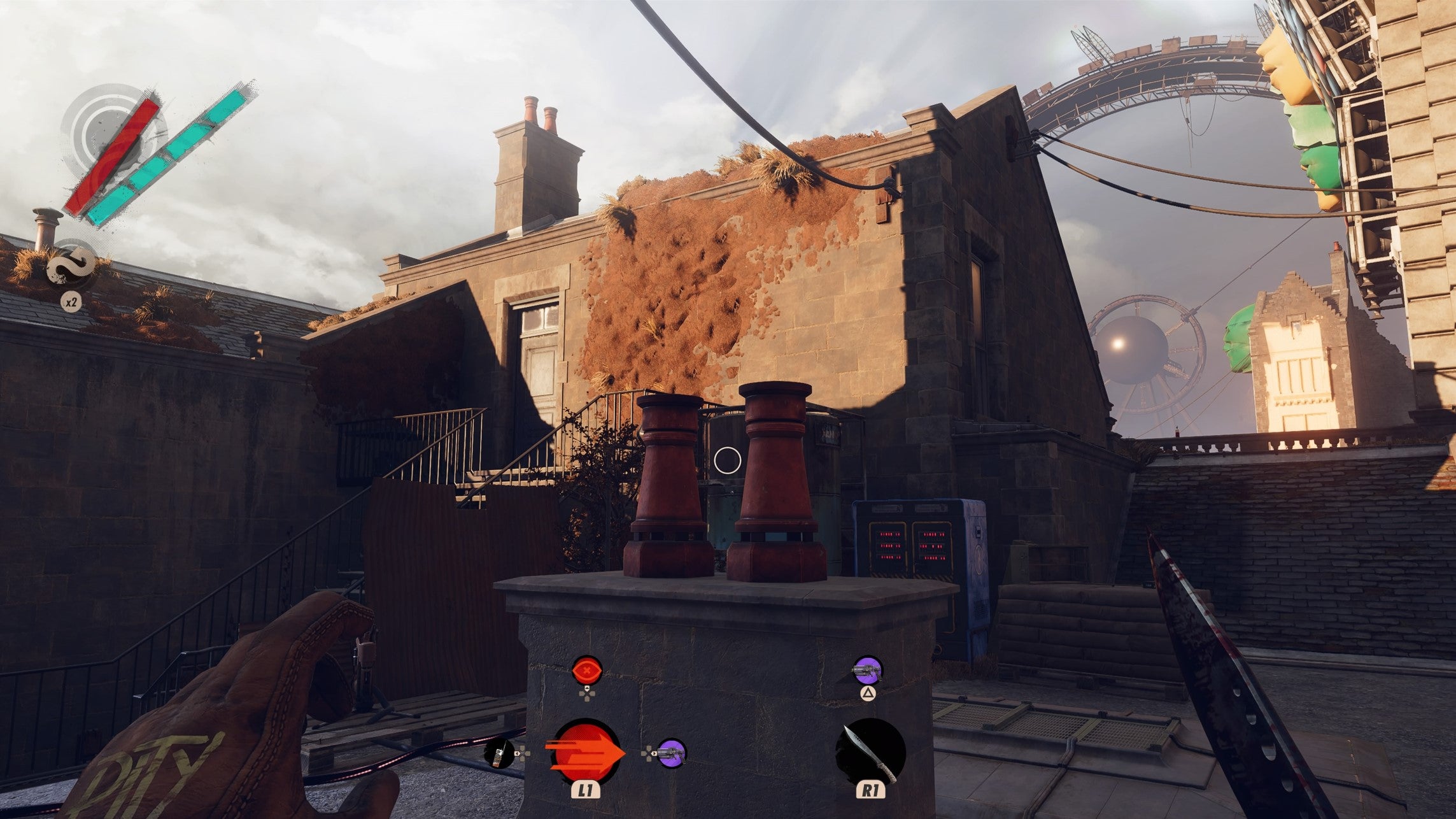Toggle the d-pad right indicator next to the pistol
Viewport: 1456px width, 819px height.
point(647,753)
